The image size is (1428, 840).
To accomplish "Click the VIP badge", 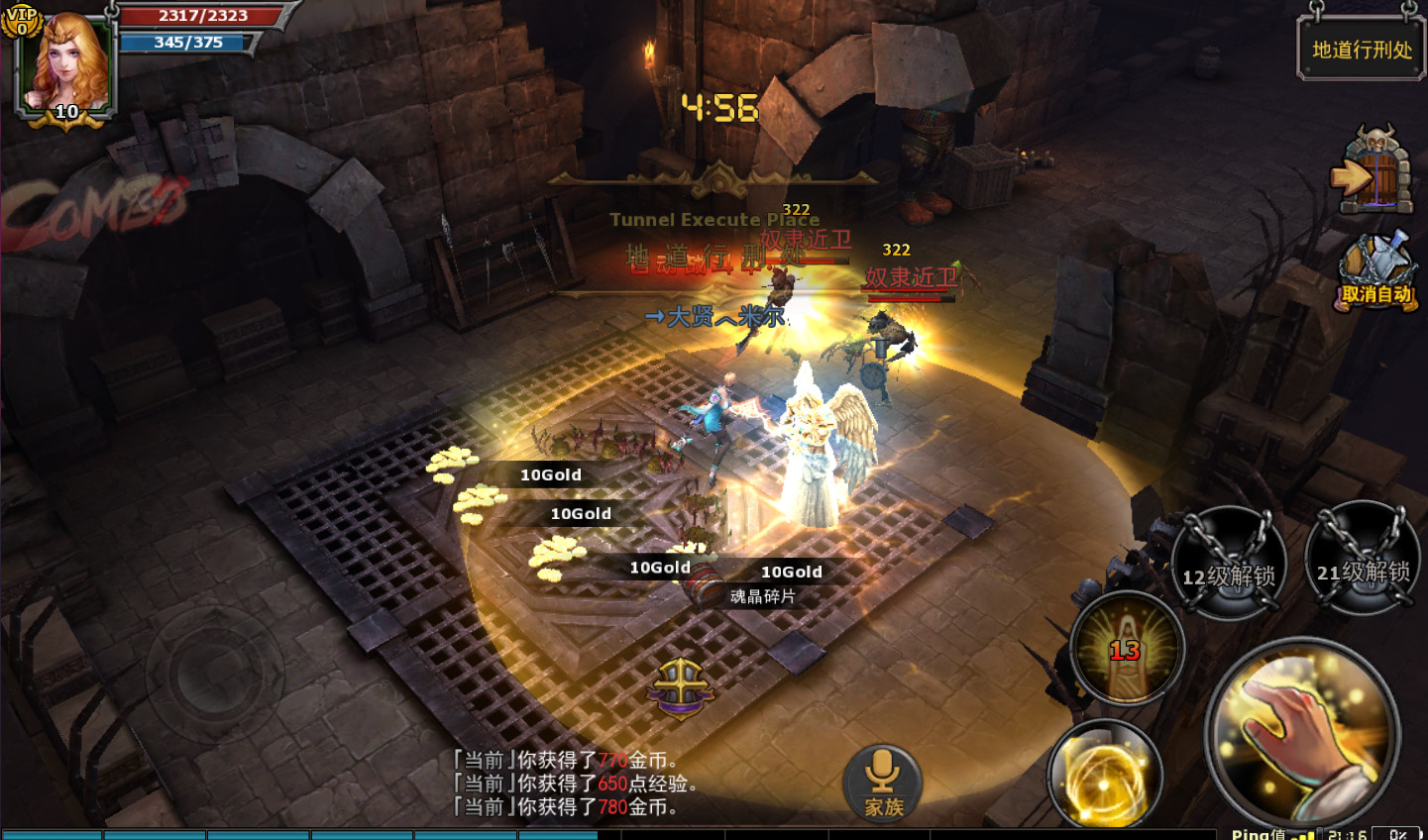I will pyautogui.click(x=21, y=20).
